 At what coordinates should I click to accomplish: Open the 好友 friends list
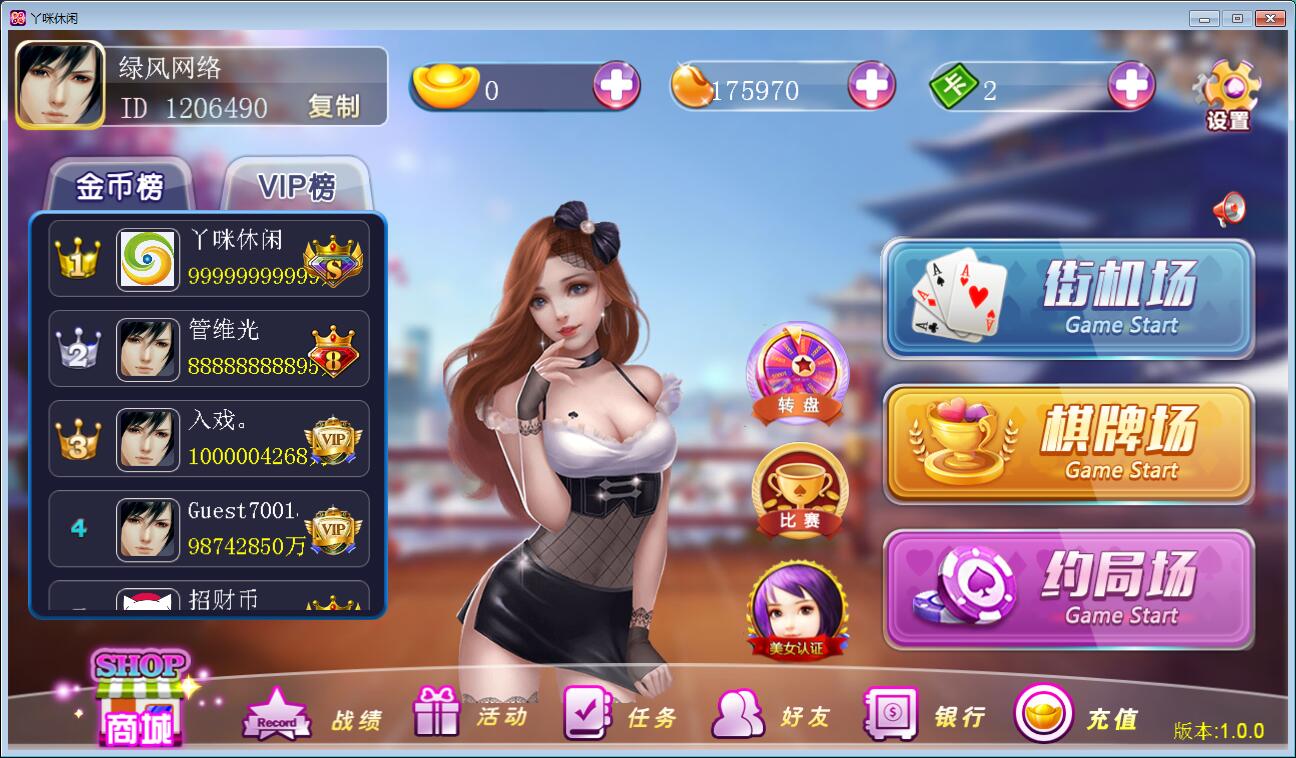(770, 715)
